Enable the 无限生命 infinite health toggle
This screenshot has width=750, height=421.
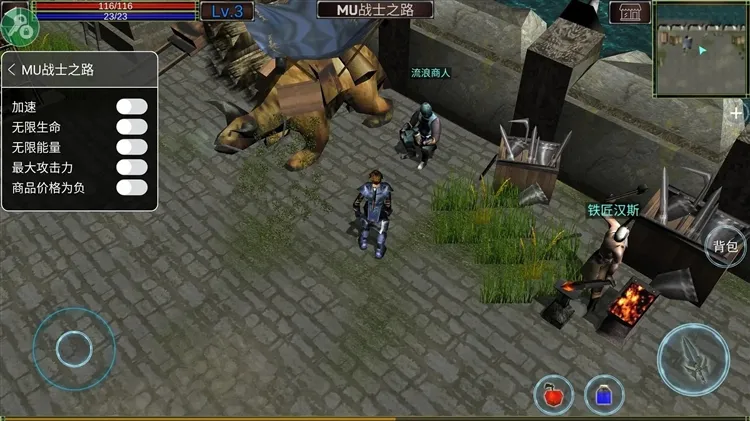(x=132, y=127)
